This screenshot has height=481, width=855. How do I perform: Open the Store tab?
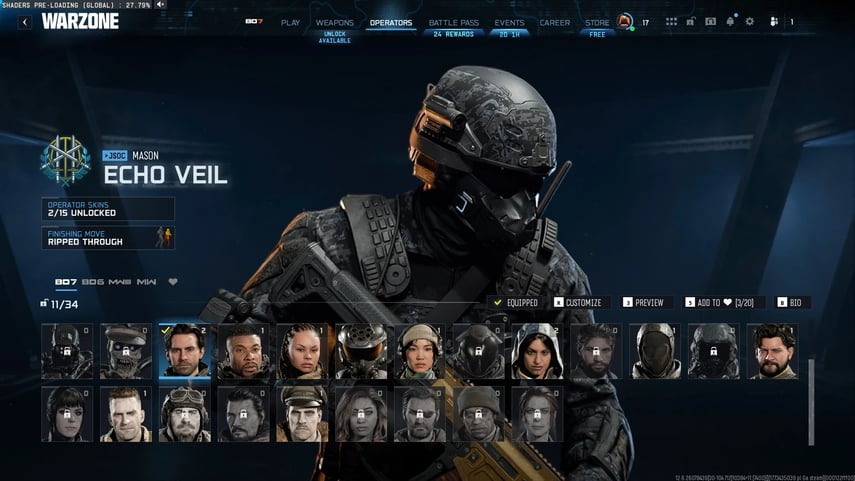597,22
